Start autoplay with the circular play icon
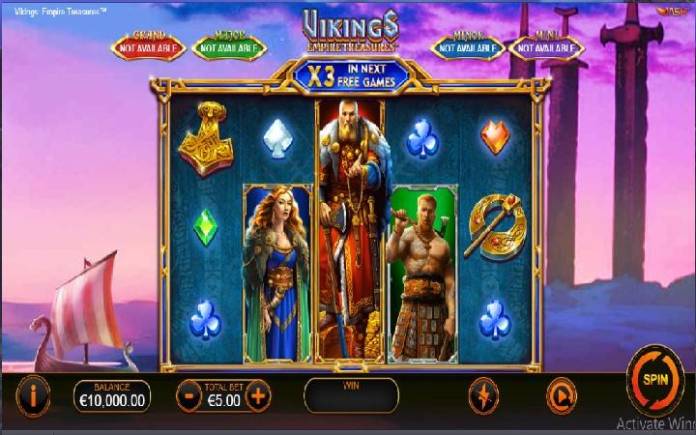The image size is (696, 435). click(x=561, y=396)
